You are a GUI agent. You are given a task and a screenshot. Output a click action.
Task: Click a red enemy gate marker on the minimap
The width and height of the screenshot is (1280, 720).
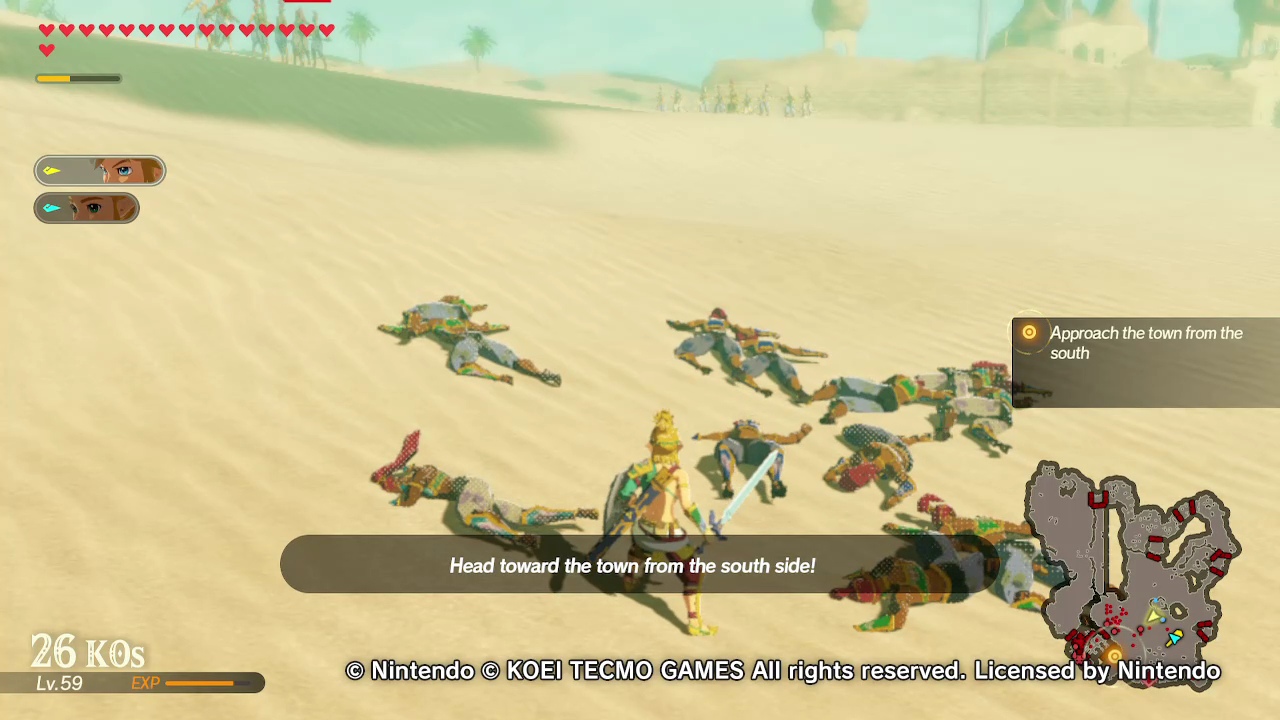1098,500
